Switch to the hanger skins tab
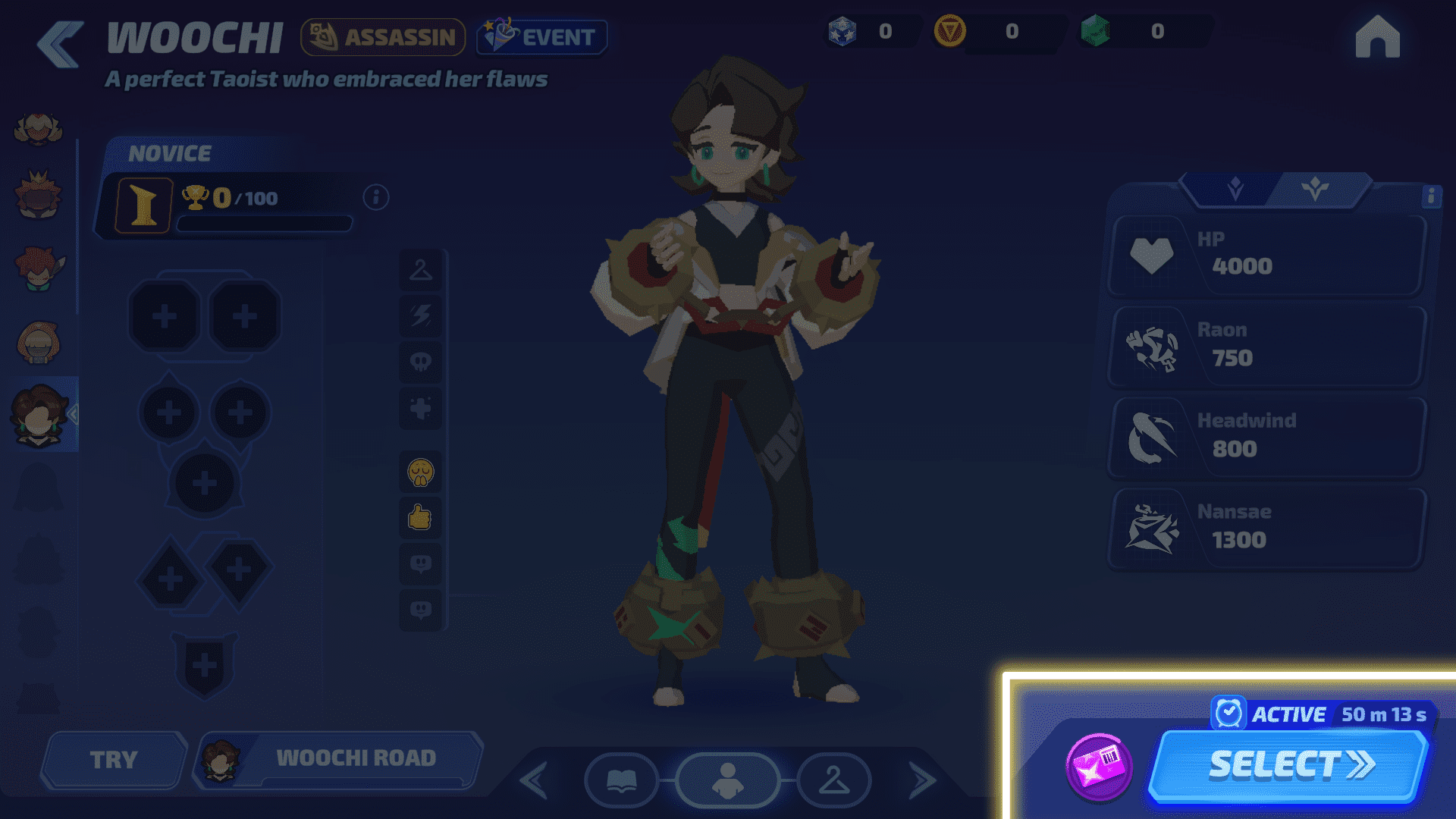This screenshot has height=819, width=1456. [x=833, y=780]
